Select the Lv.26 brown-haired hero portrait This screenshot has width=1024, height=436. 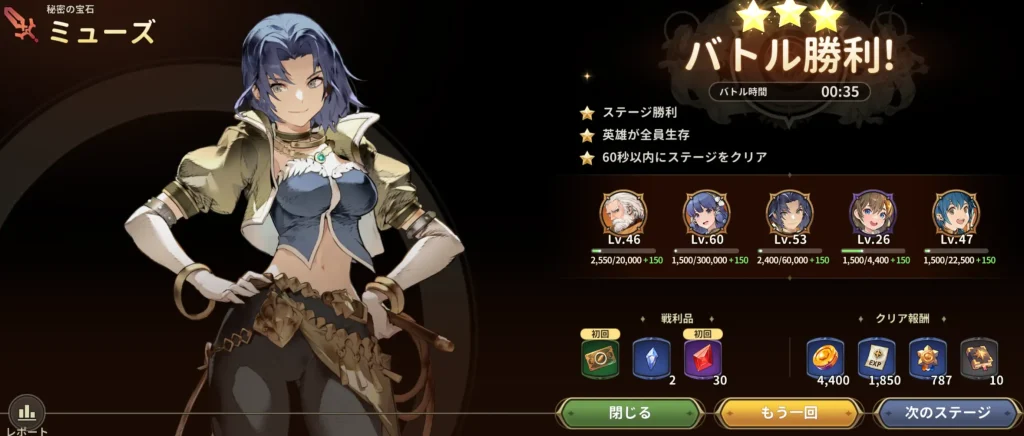coord(873,214)
